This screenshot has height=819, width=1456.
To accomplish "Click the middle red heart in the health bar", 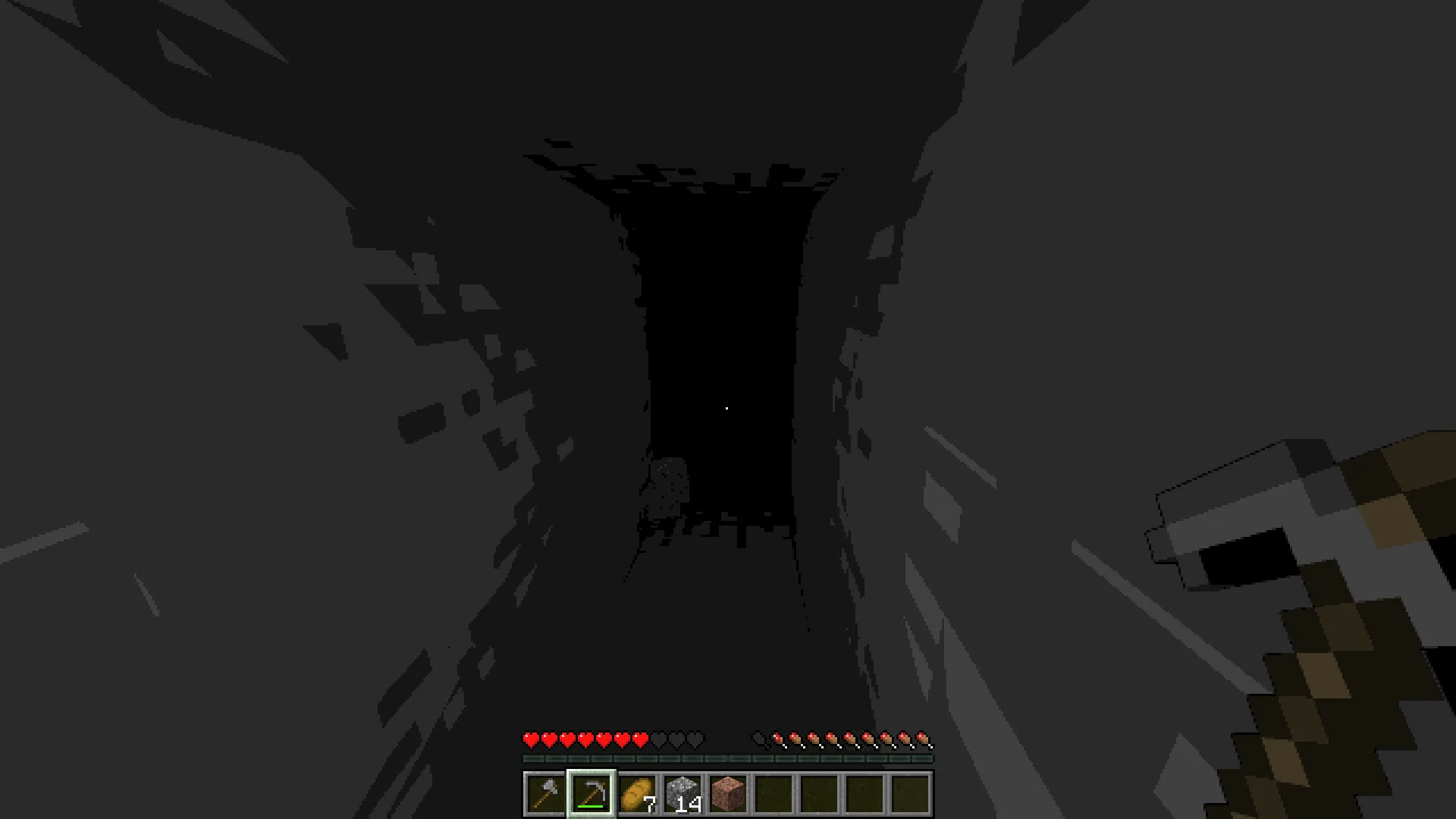I will tap(584, 736).
